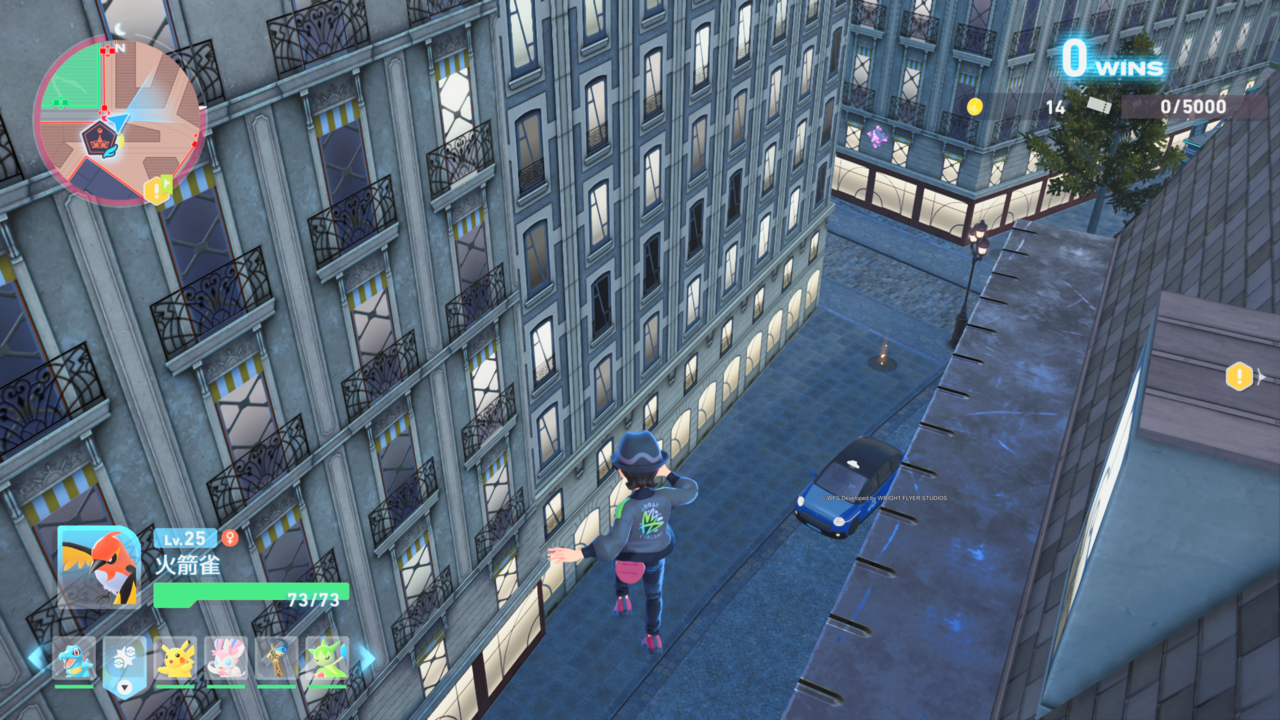
Task: Open the circular minimap
Action: [x=119, y=120]
